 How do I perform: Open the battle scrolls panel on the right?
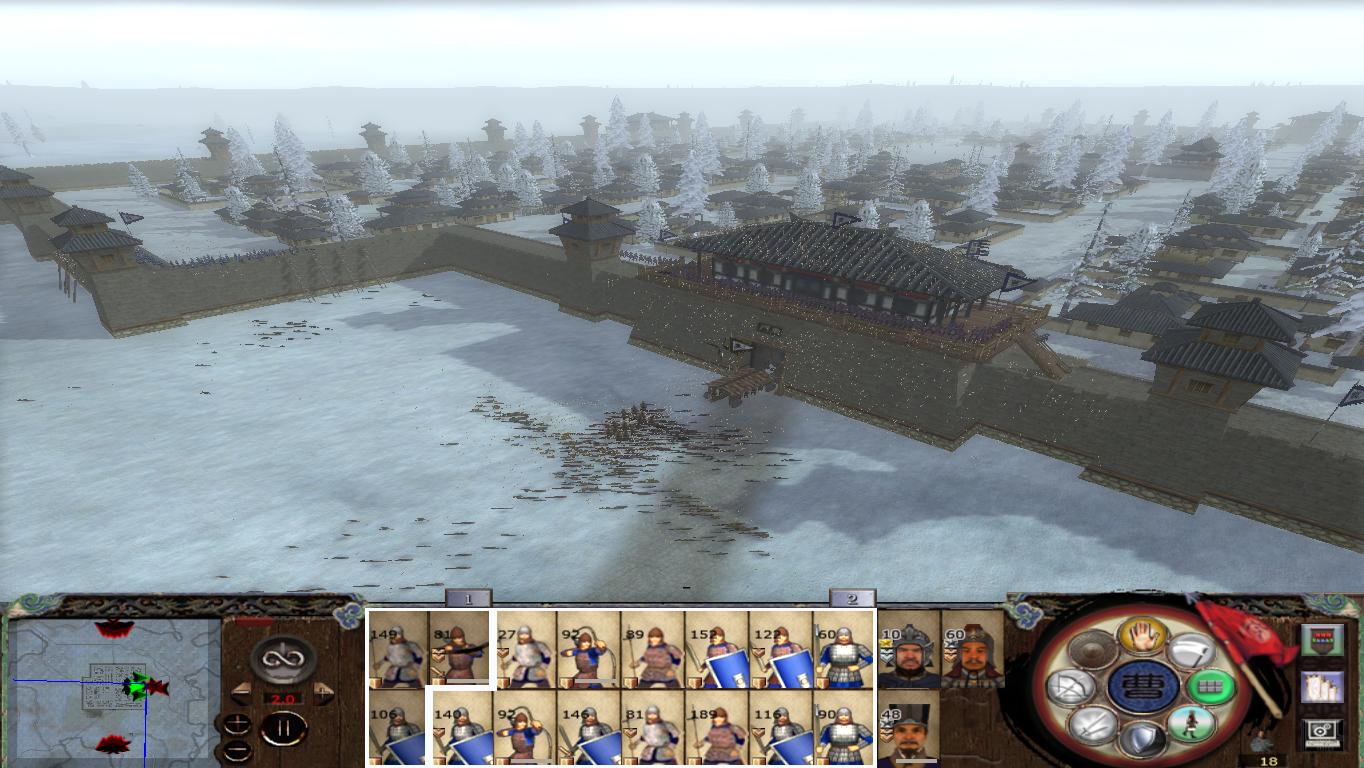[x=1323, y=688]
